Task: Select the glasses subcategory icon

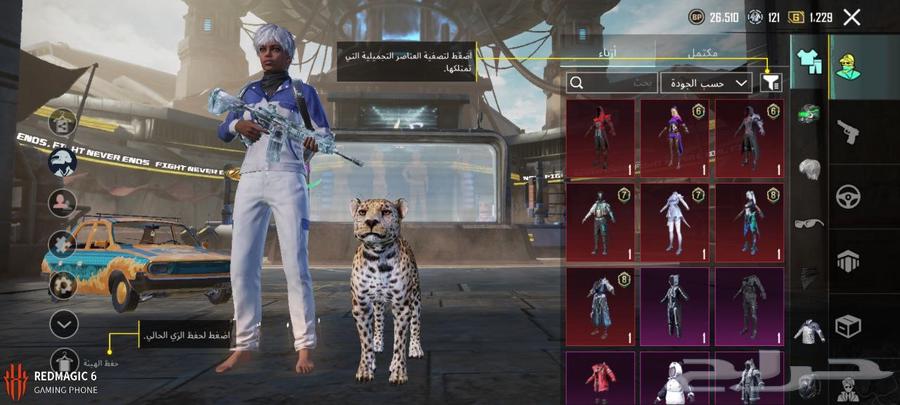Action: click(808, 222)
